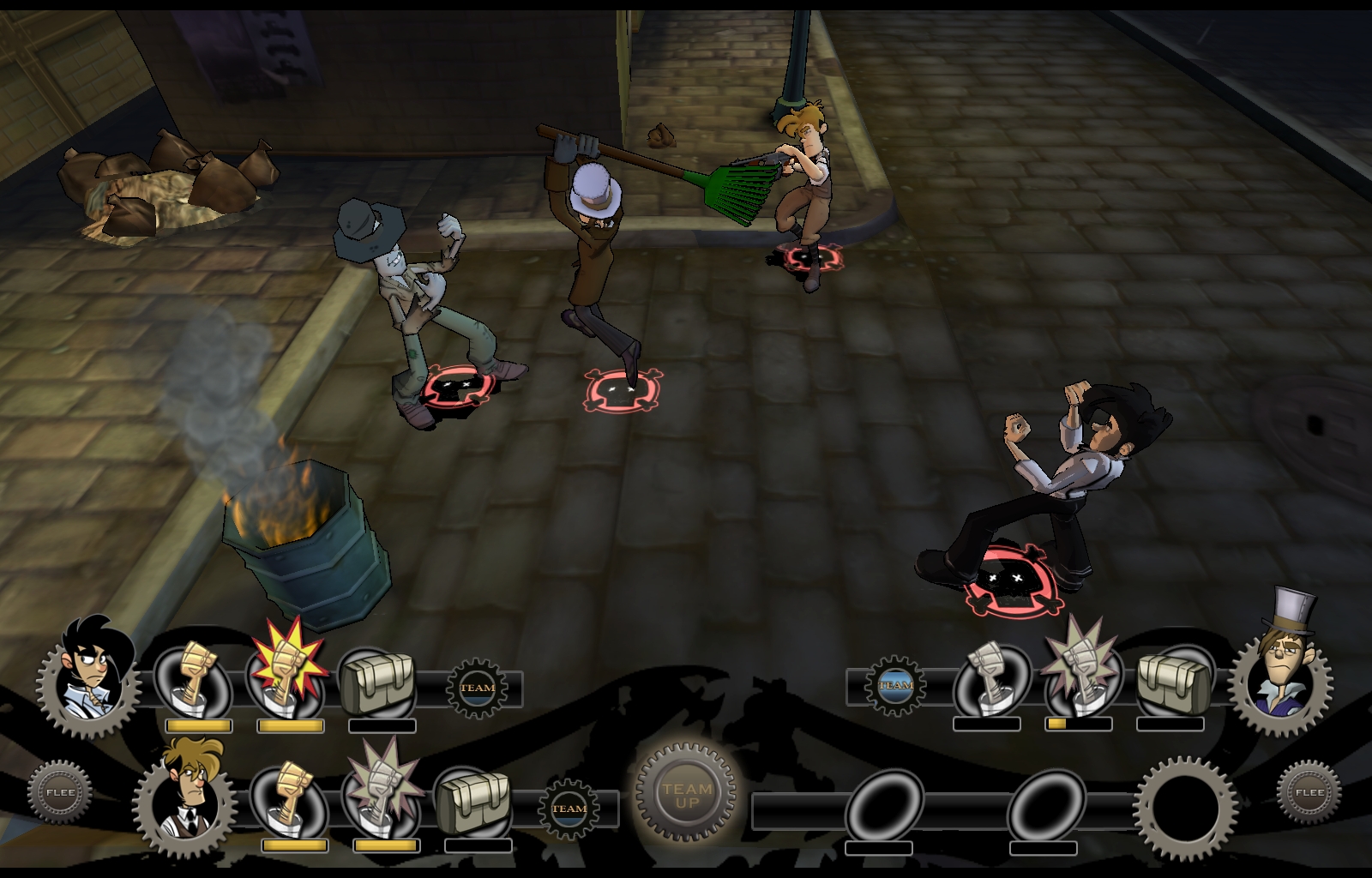Viewport: 1372px width, 878px height.
Task: Open the black-haired character's item bag
Action: point(379,683)
